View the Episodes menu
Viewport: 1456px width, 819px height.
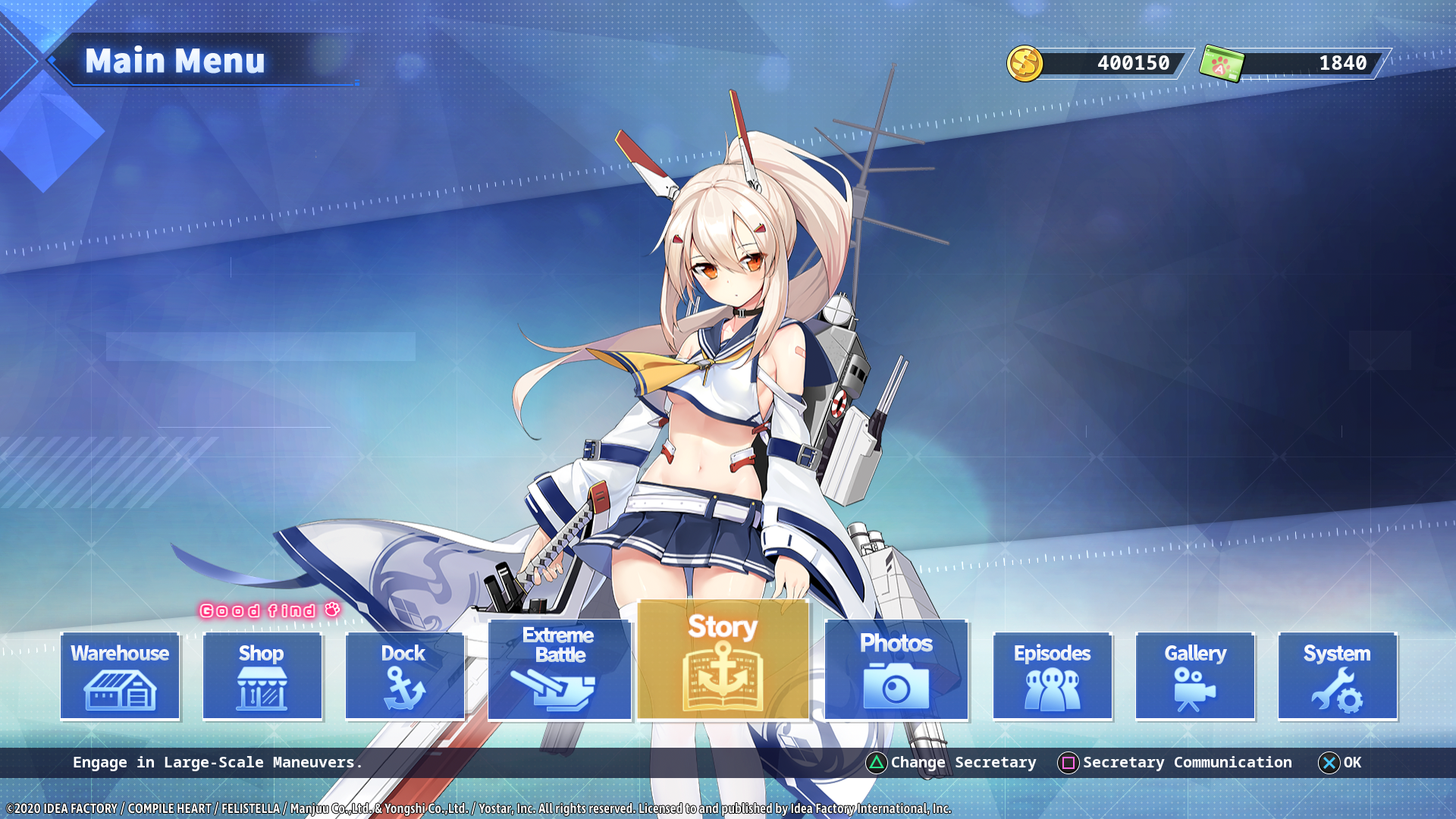pyautogui.click(x=1053, y=676)
